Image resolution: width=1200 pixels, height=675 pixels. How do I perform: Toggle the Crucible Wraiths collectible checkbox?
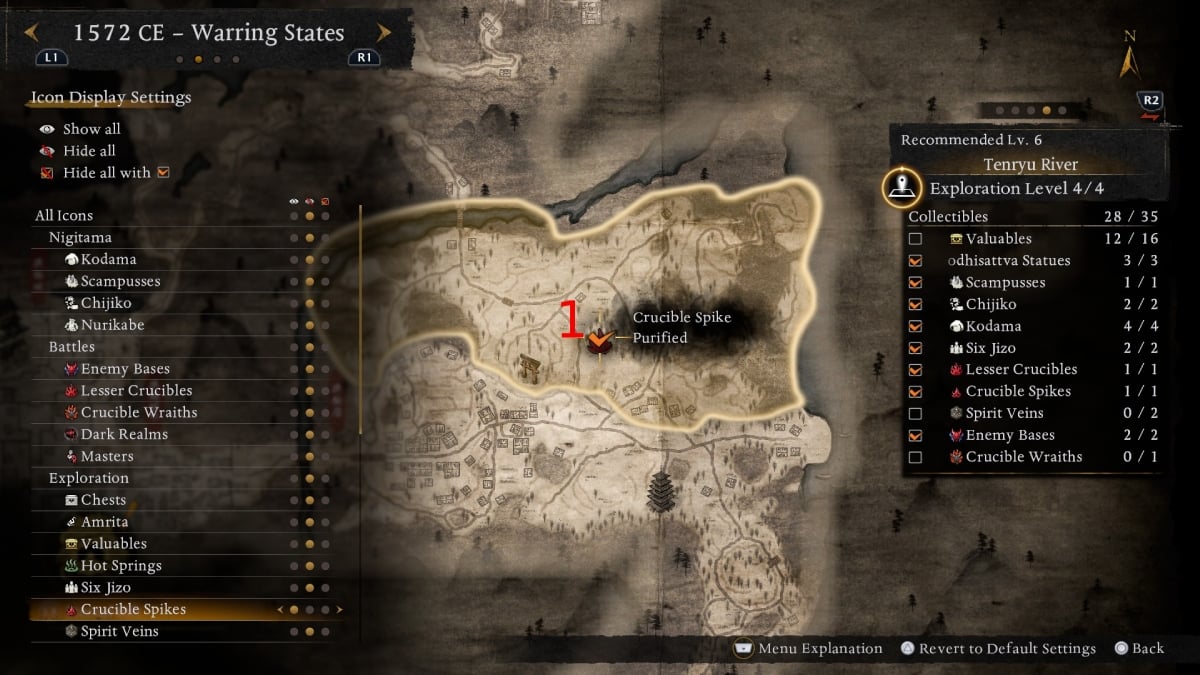pyautogui.click(x=915, y=457)
